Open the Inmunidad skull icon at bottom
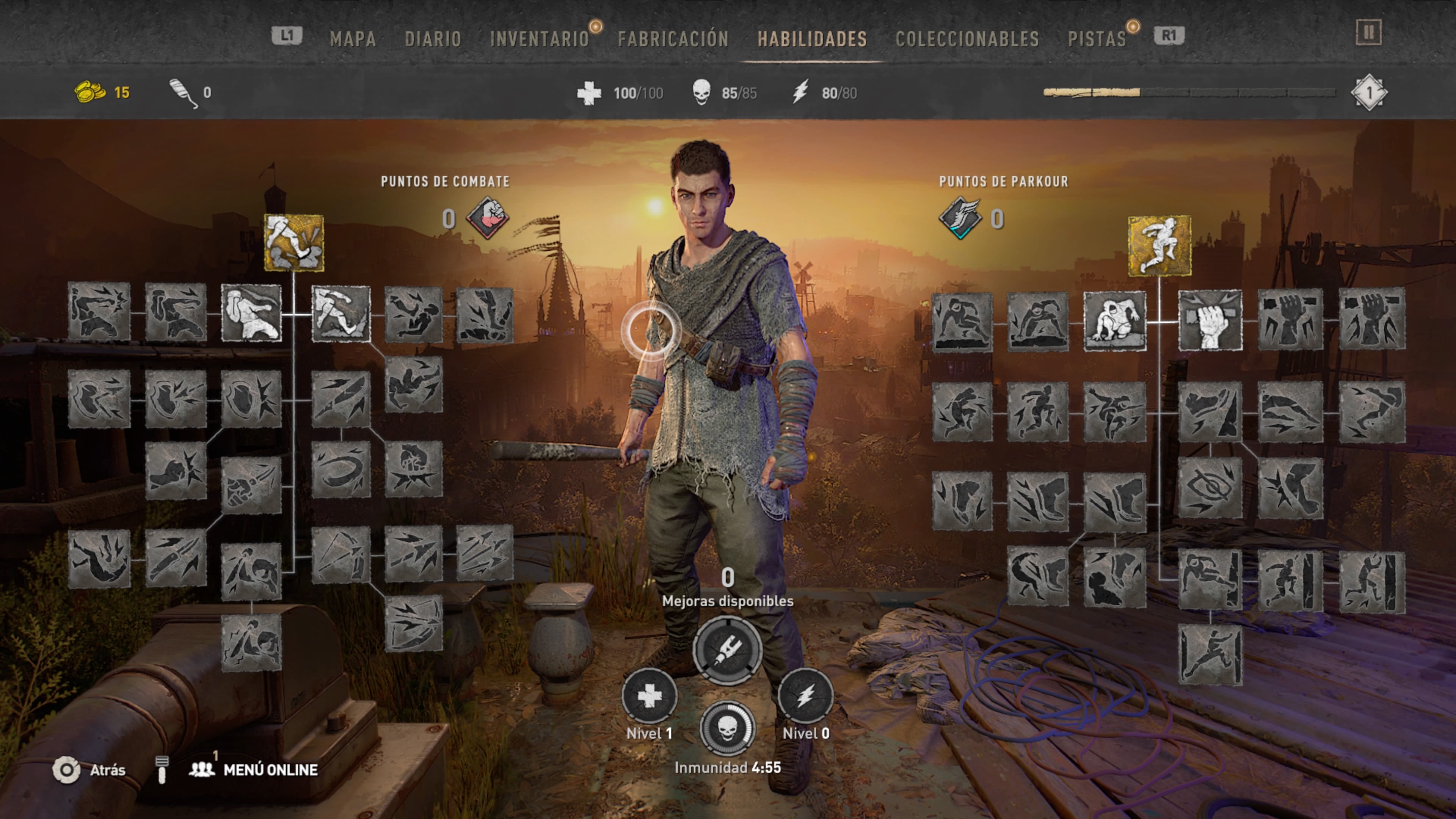 pos(729,729)
